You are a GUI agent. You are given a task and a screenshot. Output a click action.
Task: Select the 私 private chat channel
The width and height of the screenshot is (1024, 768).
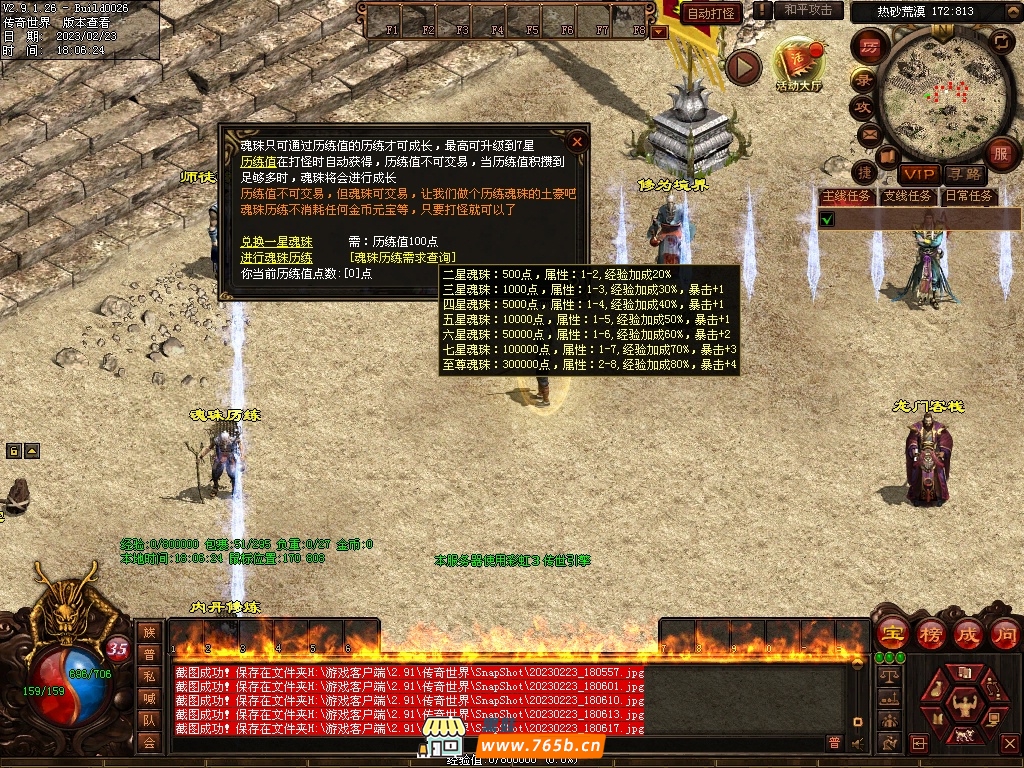[148, 676]
